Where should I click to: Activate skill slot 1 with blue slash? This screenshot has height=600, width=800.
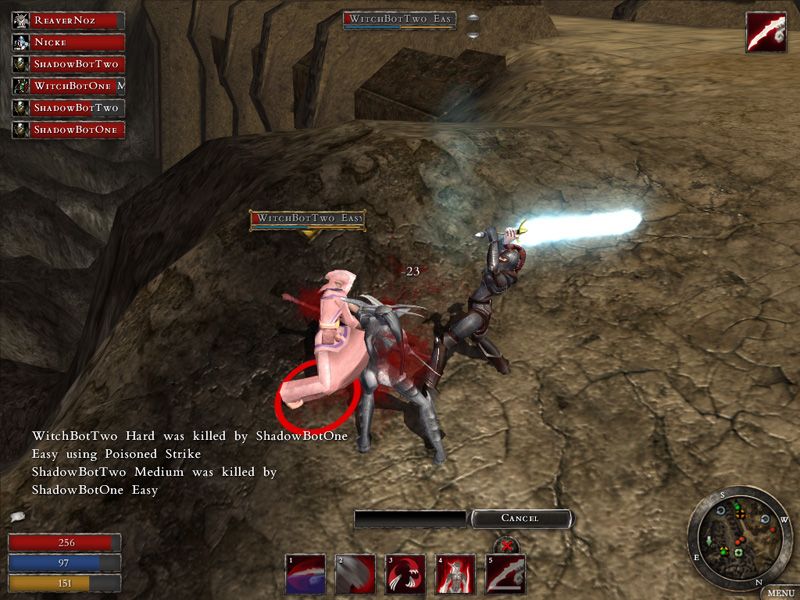(x=306, y=575)
